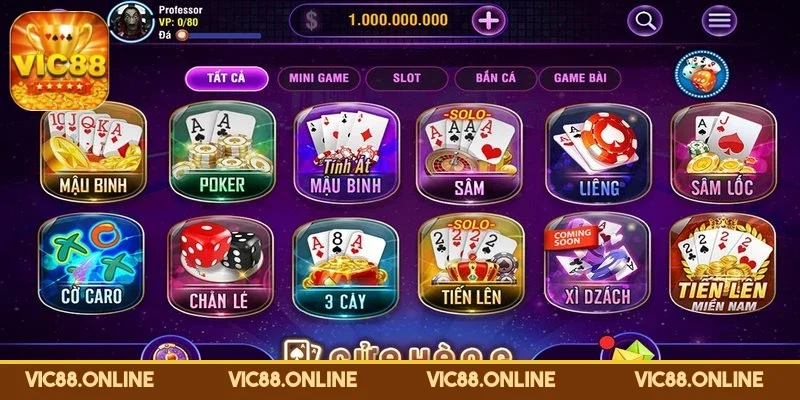Select the SLOT category tab
The width and height of the screenshot is (800, 400).
(x=406, y=77)
